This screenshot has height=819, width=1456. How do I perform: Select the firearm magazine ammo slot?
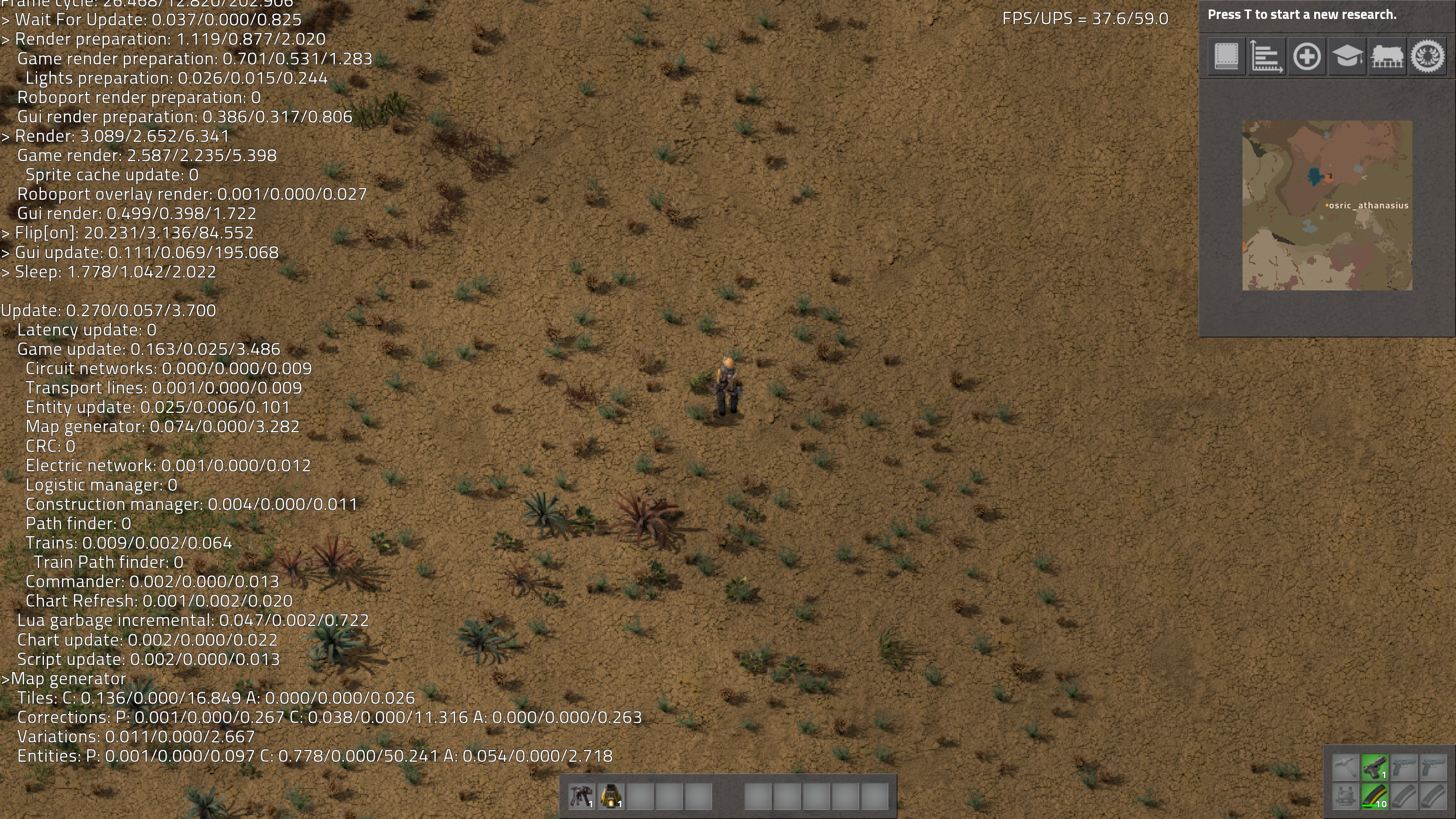(1374, 796)
